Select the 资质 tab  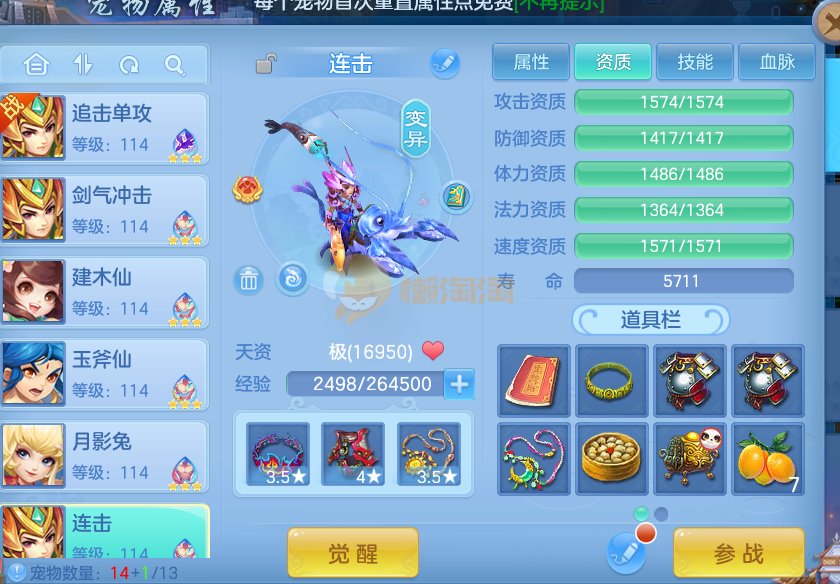pyautogui.click(x=612, y=62)
